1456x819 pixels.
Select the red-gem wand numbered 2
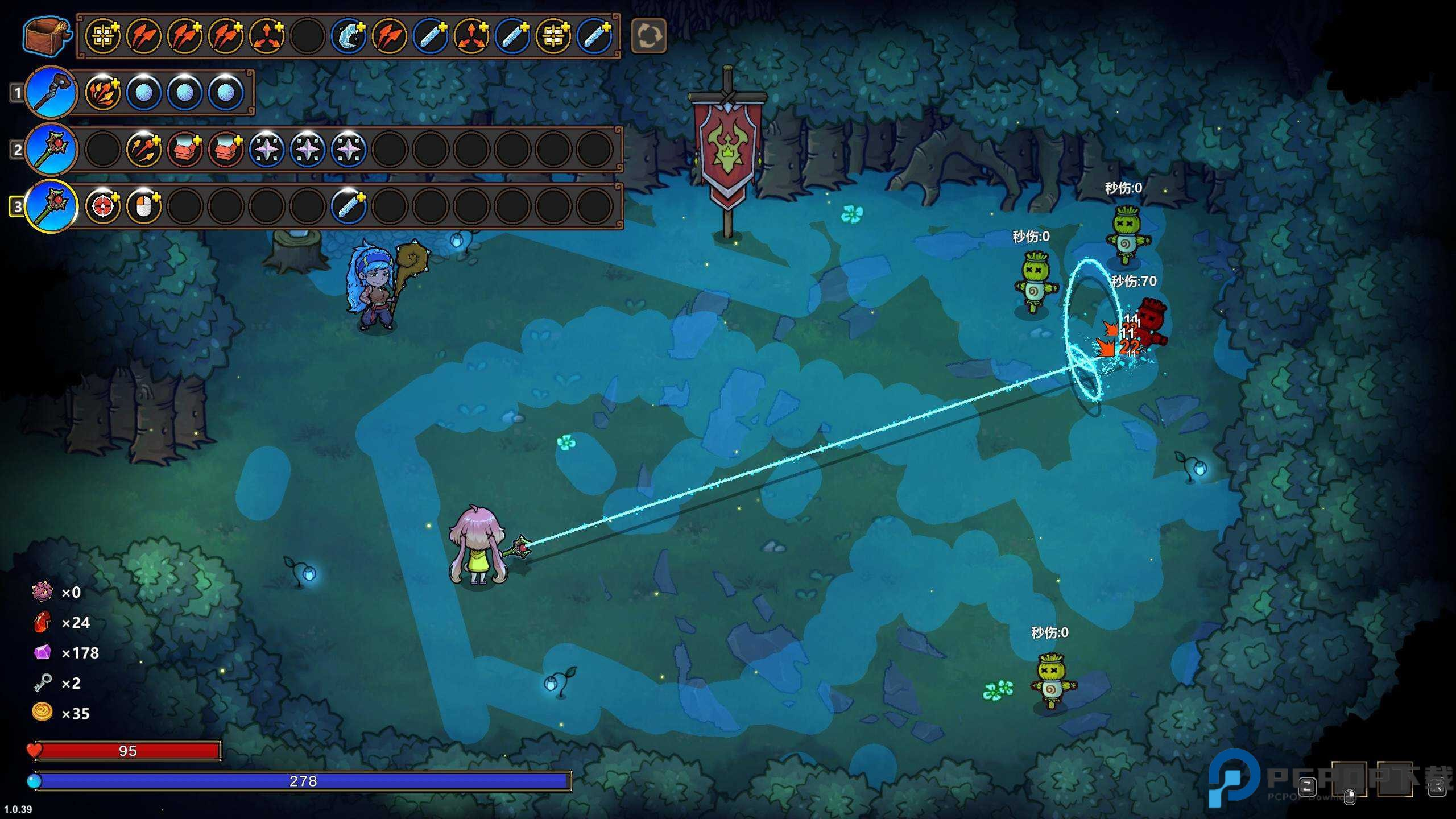(51, 148)
